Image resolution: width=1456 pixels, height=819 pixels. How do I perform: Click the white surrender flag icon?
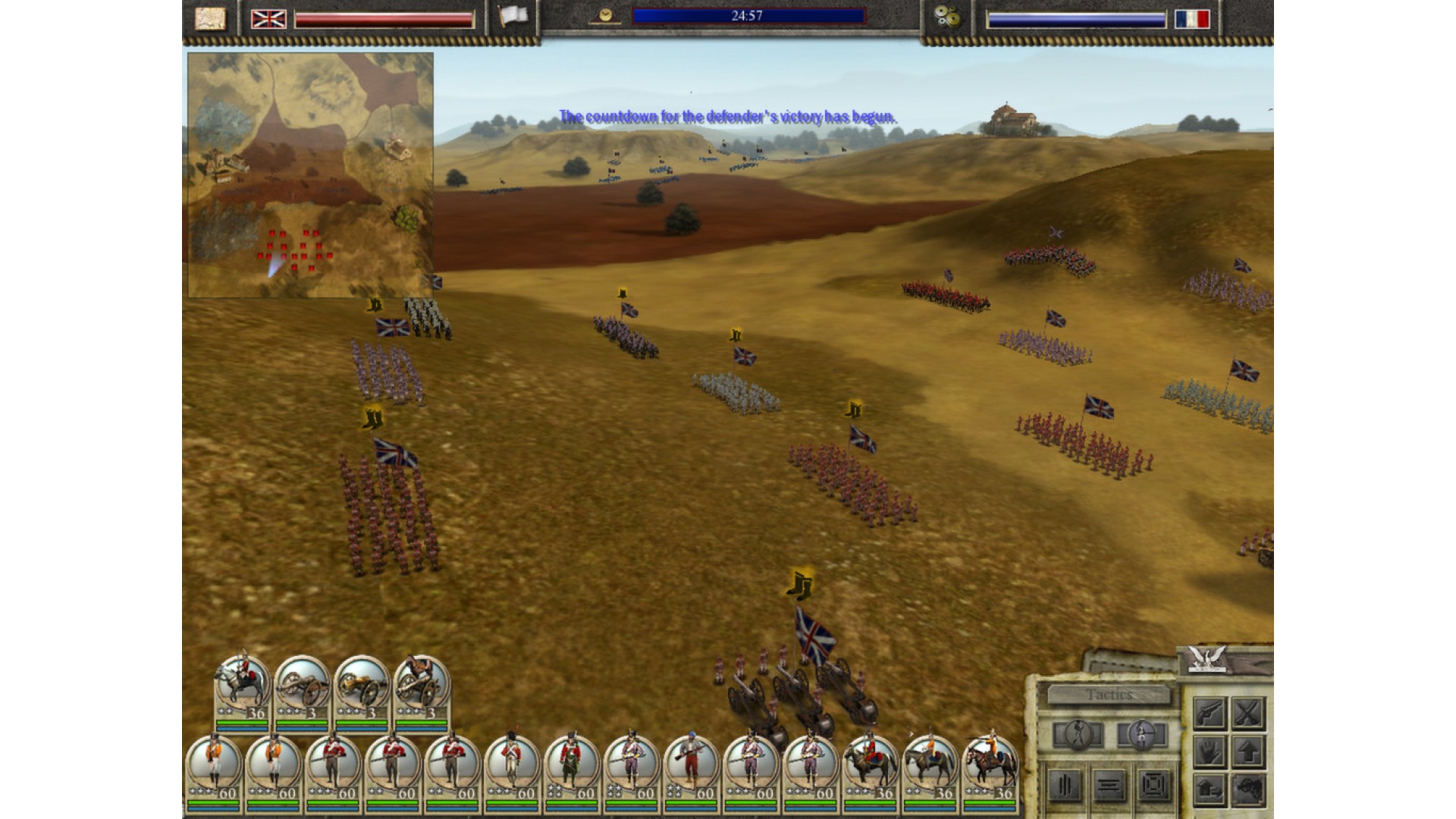coord(513,17)
